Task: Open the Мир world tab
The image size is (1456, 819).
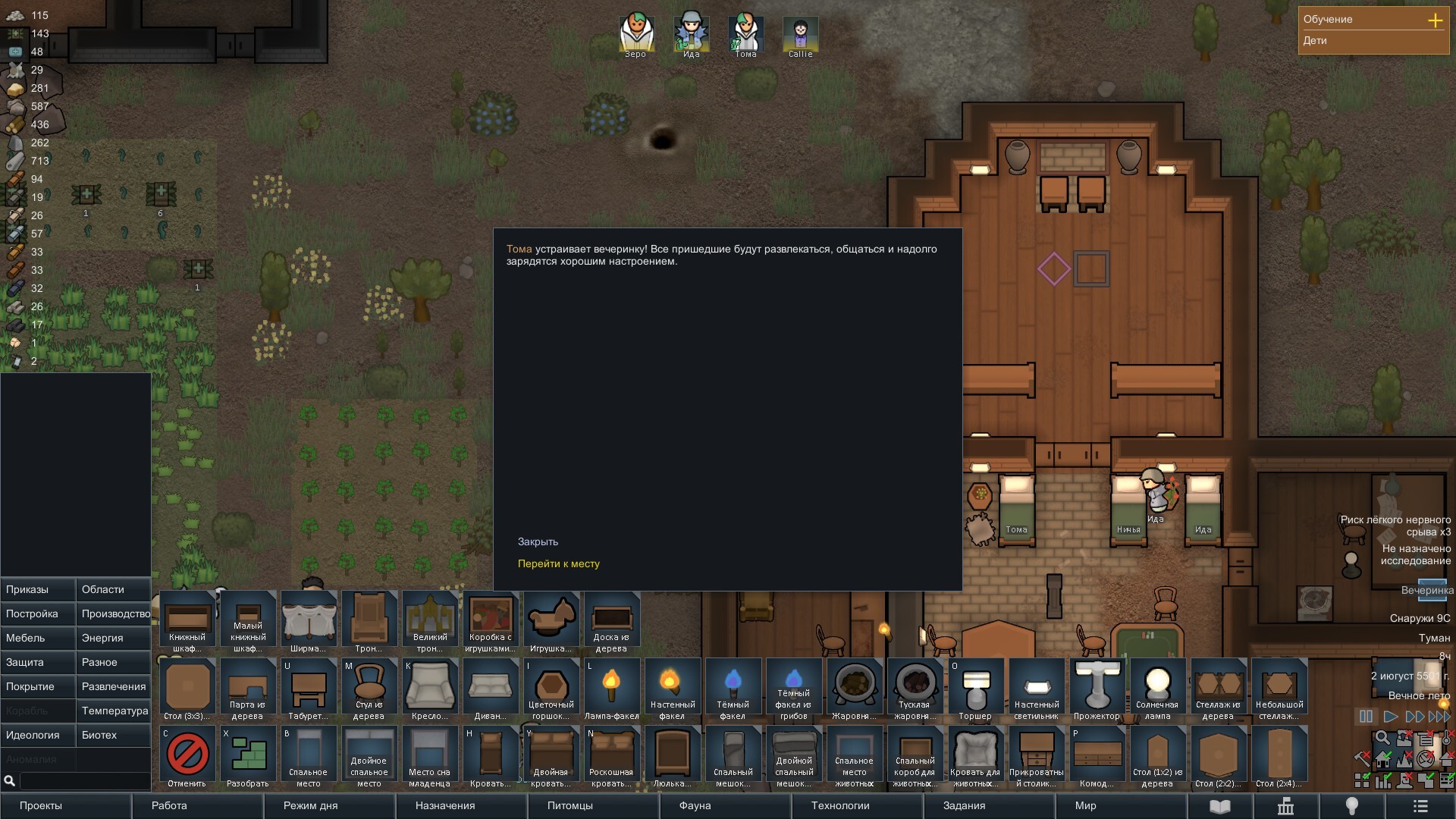Action: (x=1085, y=805)
